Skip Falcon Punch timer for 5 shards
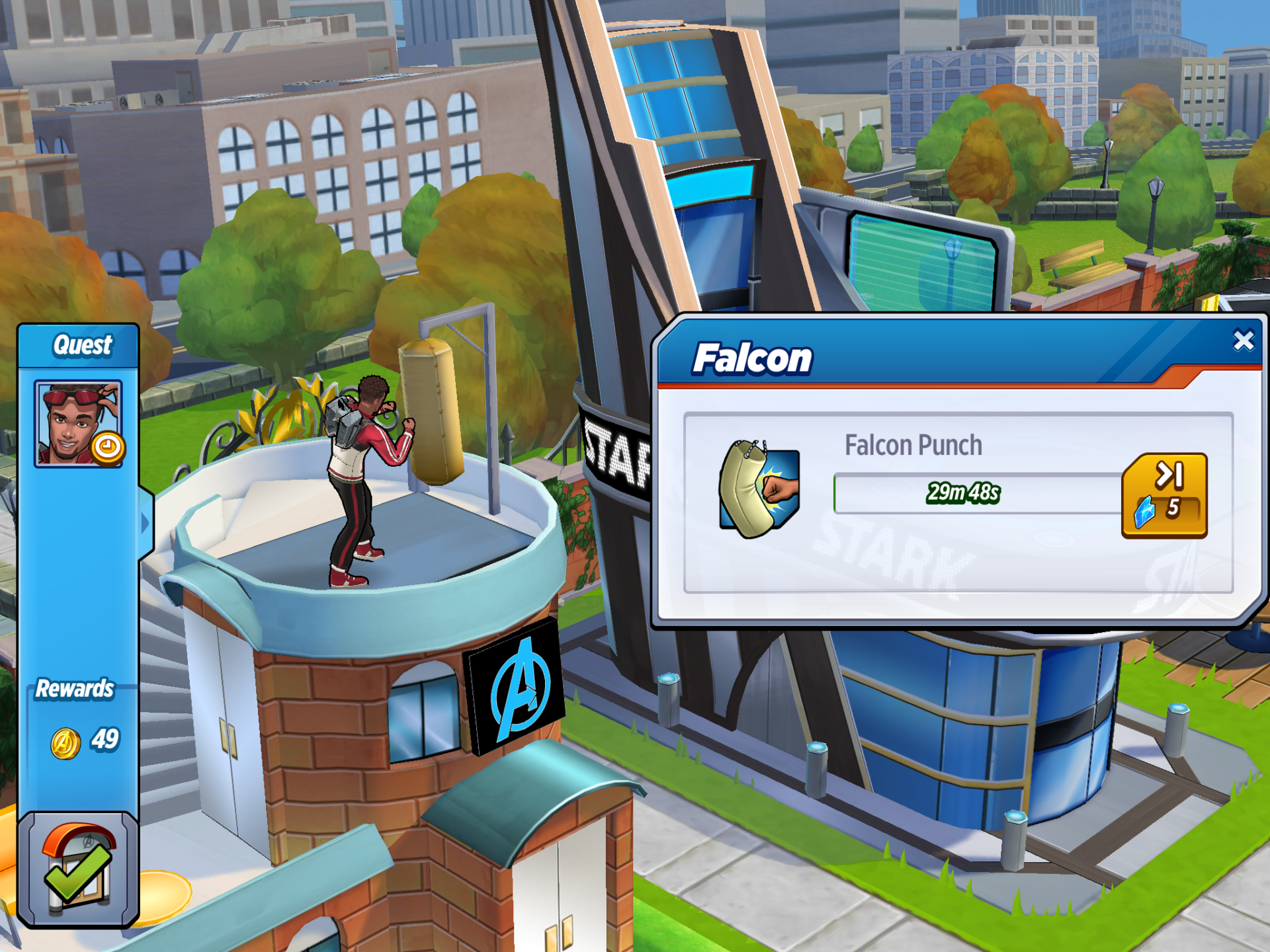Image resolution: width=1270 pixels, height=952 pixels. [1164, 495]
